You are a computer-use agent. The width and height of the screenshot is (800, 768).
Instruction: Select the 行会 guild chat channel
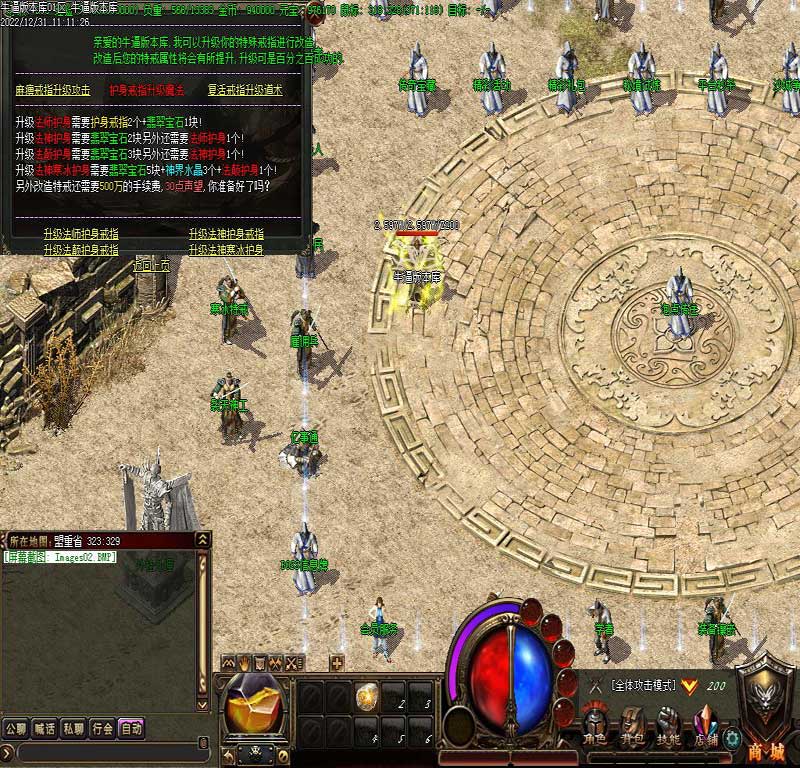pyautogui.click(x=103, y=728)
